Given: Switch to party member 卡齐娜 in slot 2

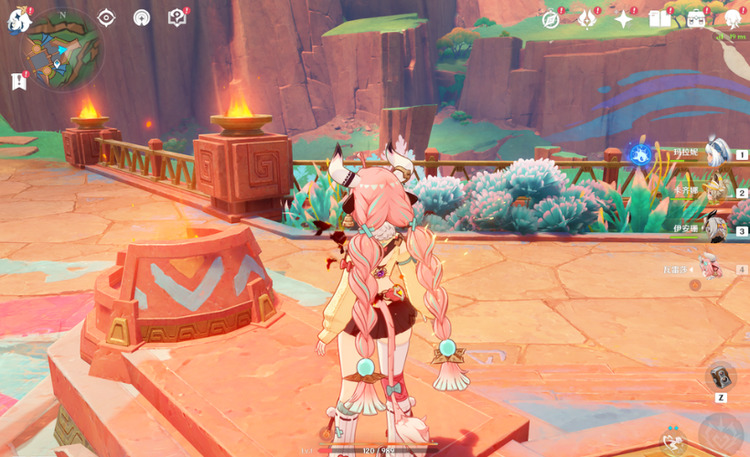Looking at the screenshot, I should pos(714,191).
